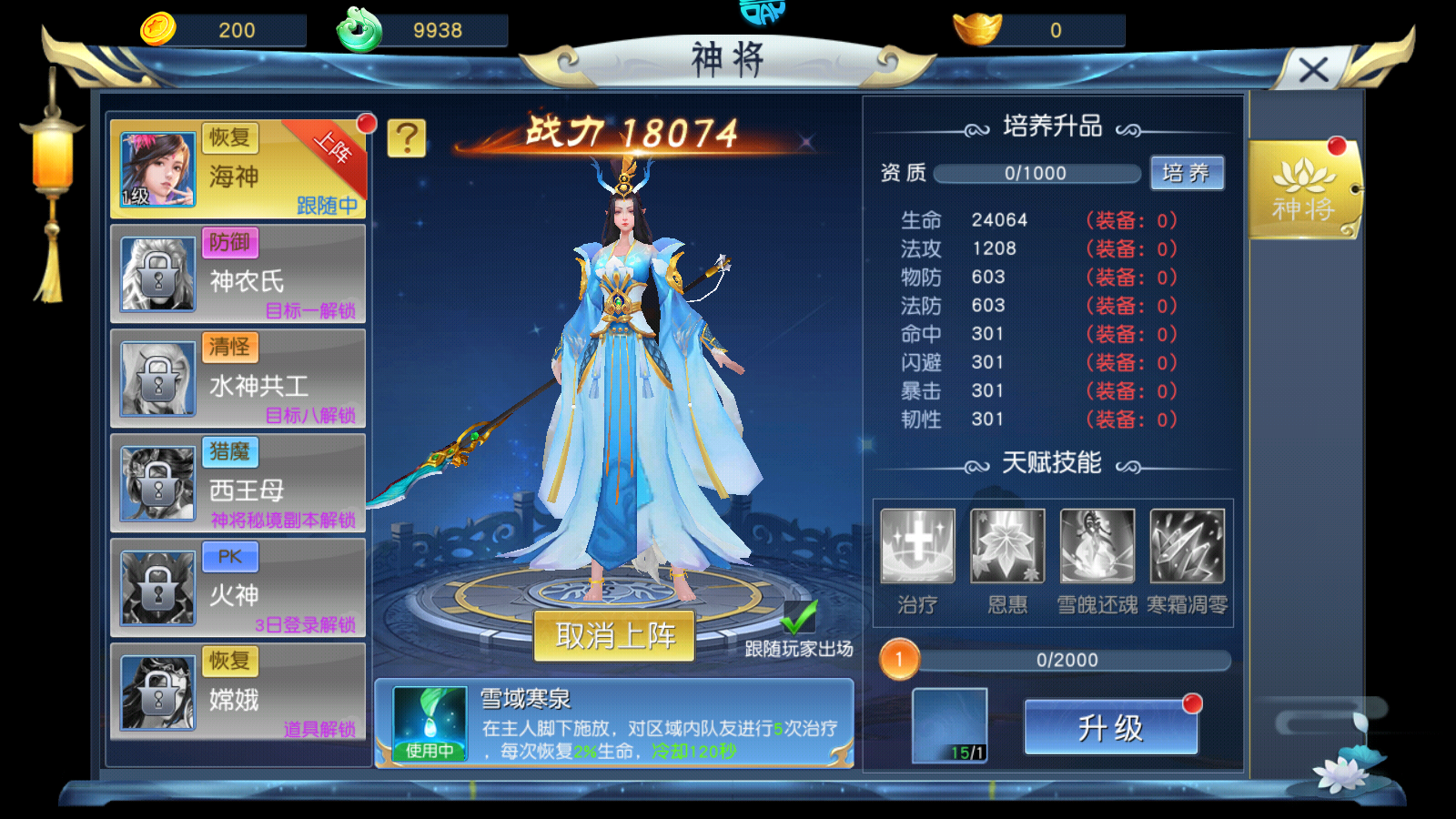Switch to the 神将 side tab
This screenshot has height=819, width=1456.
[1304, 190]
